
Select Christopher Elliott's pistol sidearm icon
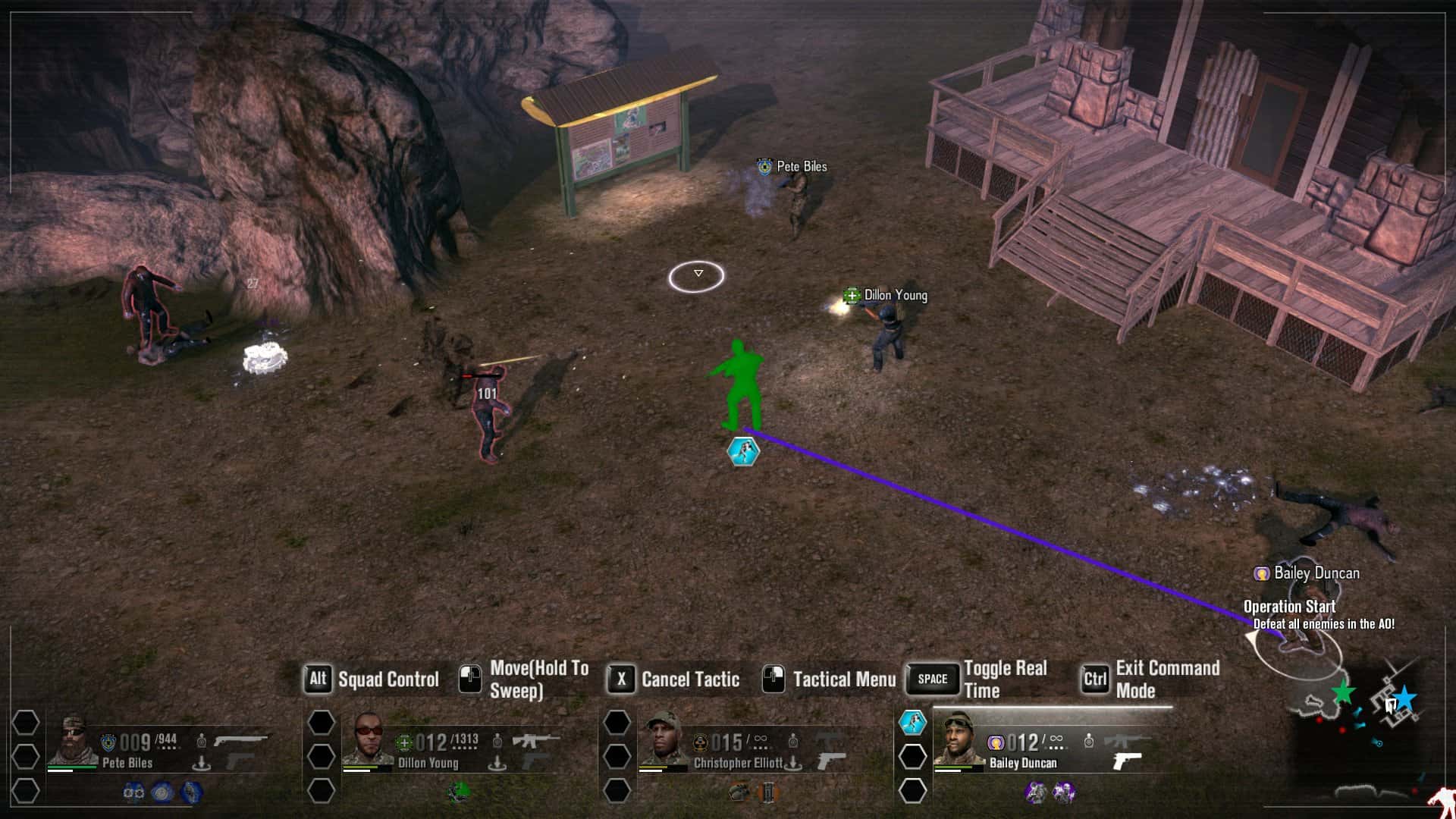click(x=833, y=761)
